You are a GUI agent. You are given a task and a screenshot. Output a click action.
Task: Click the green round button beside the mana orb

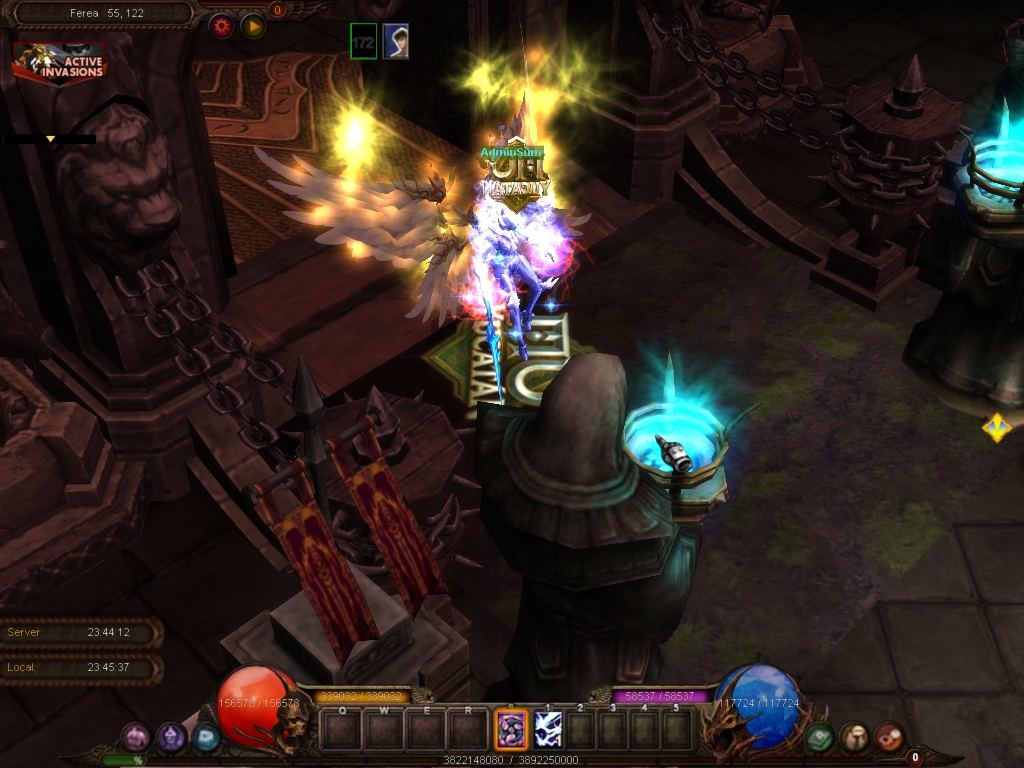coord(819,738)
